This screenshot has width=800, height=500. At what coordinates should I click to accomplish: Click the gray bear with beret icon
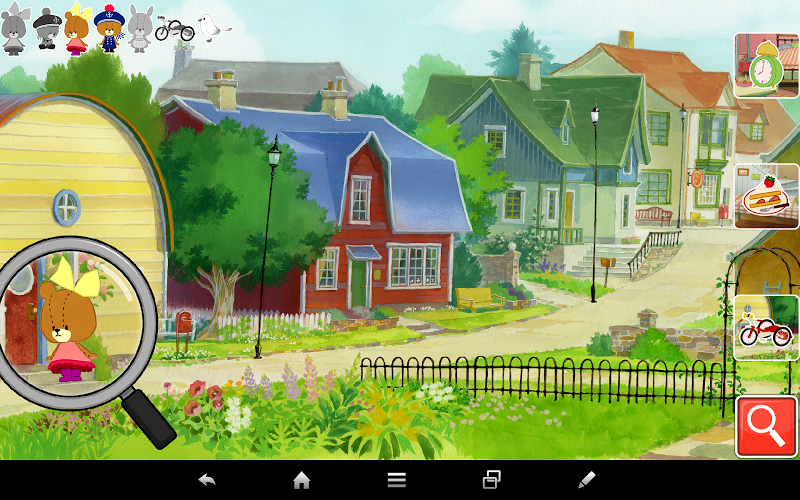tap(46, 29)
